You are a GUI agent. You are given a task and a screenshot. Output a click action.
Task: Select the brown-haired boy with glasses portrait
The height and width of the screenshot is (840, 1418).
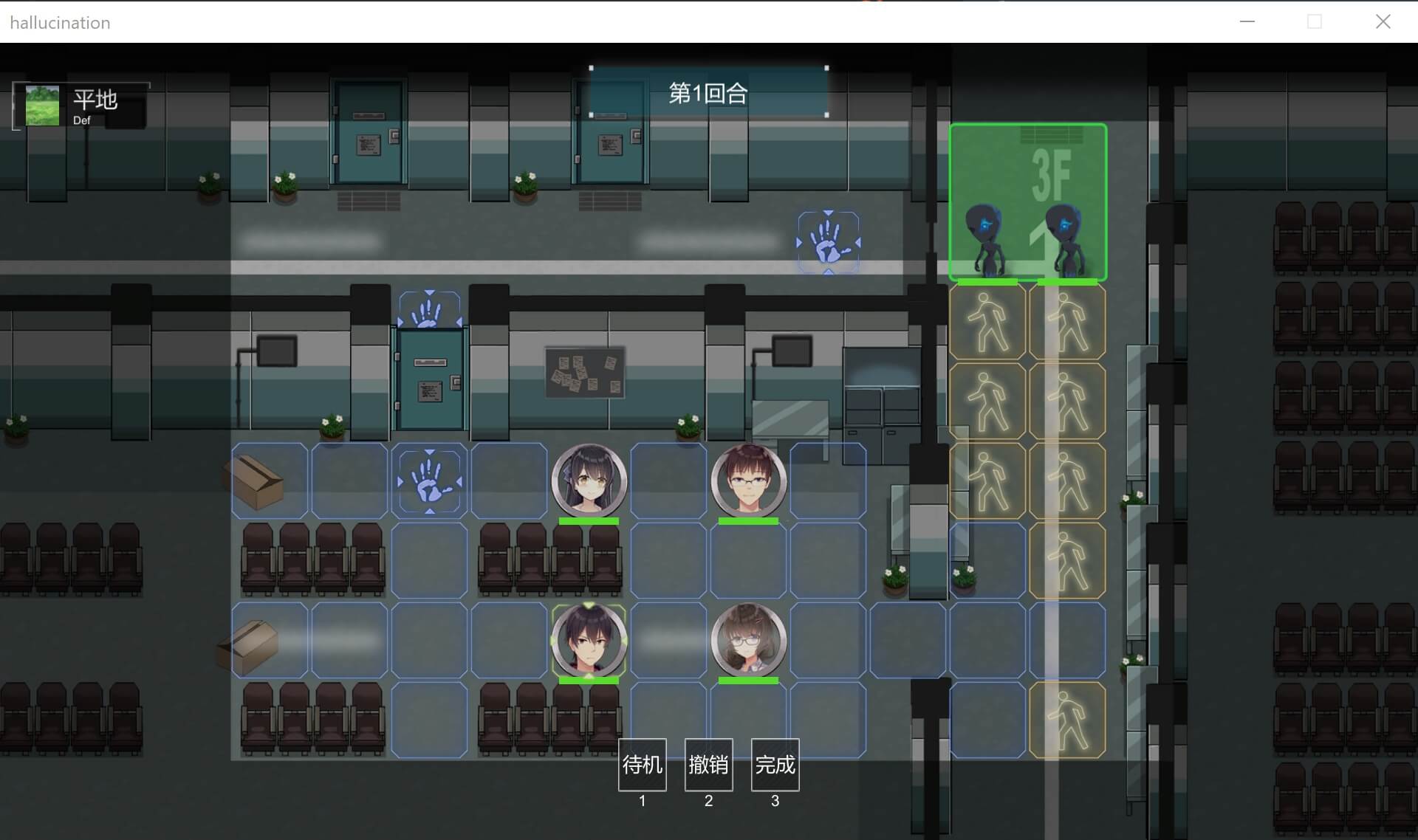(749, 480)
